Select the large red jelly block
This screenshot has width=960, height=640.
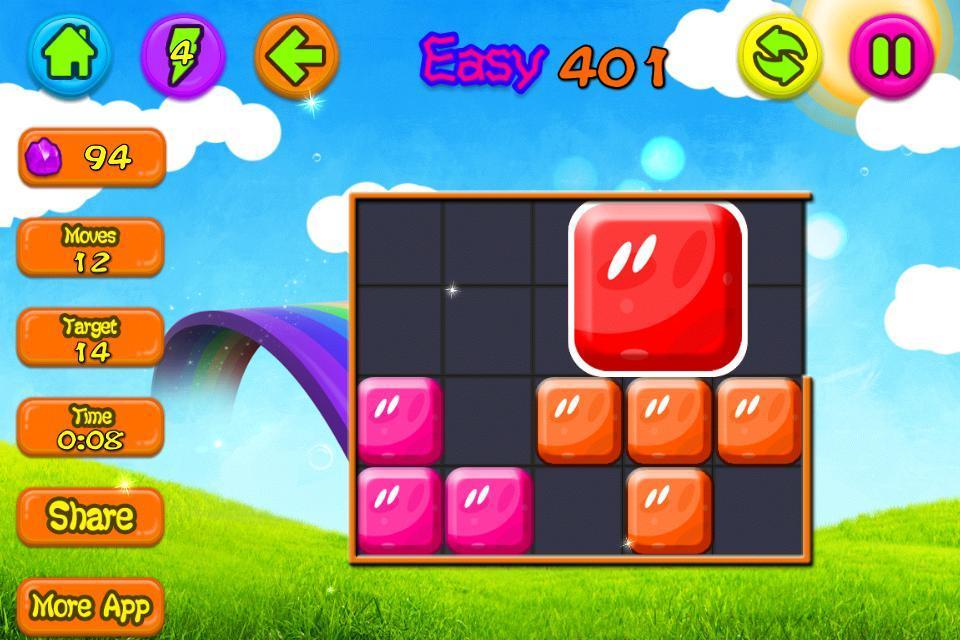click(658, 283)
